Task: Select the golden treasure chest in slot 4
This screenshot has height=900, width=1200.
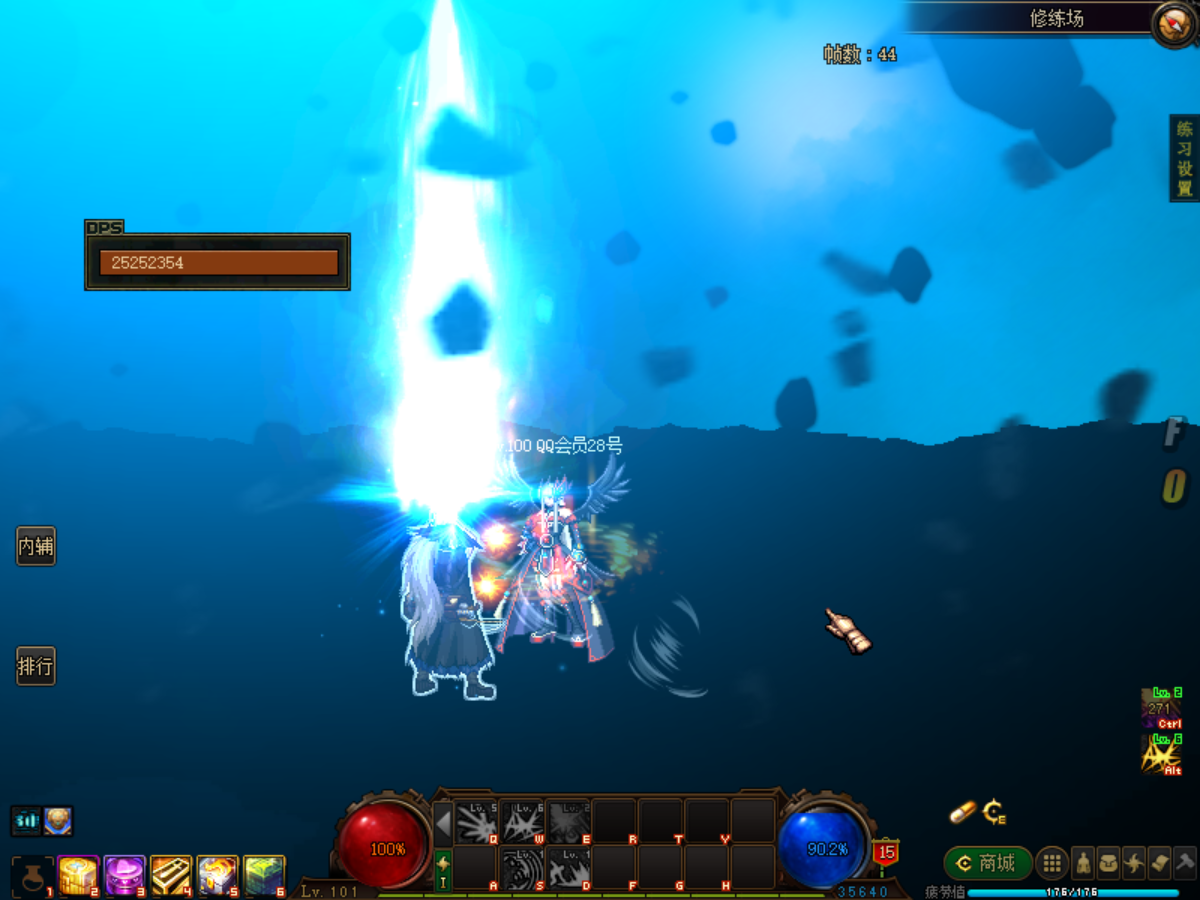Action: (171, 876)
